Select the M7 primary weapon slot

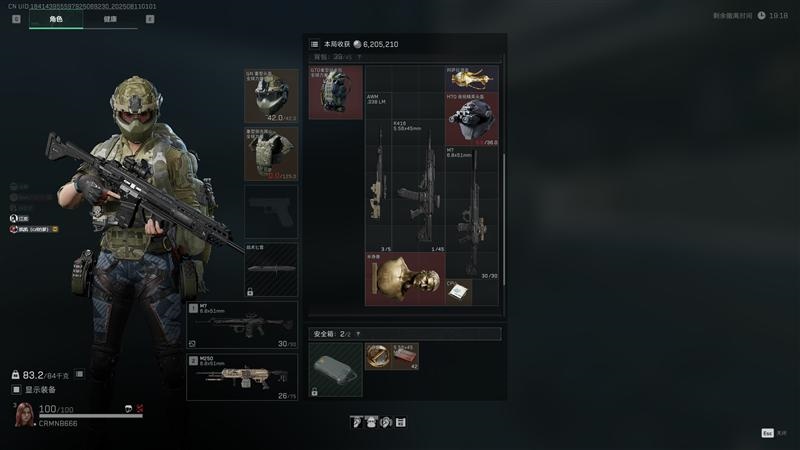[x=242, y=325]
